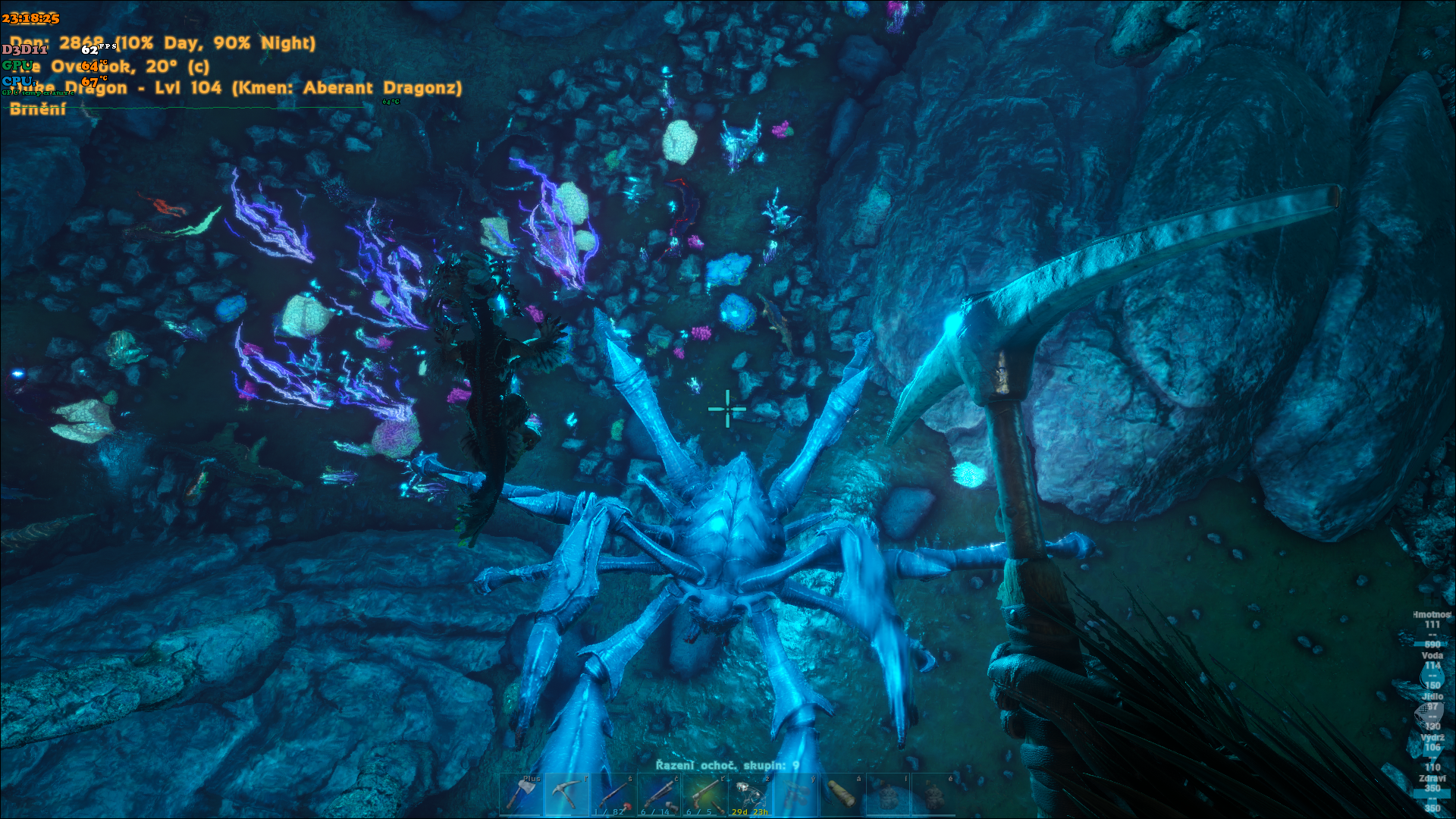Choose the weapon slot showing 1 / 82

pyautogui.click(x=613, y=794)
